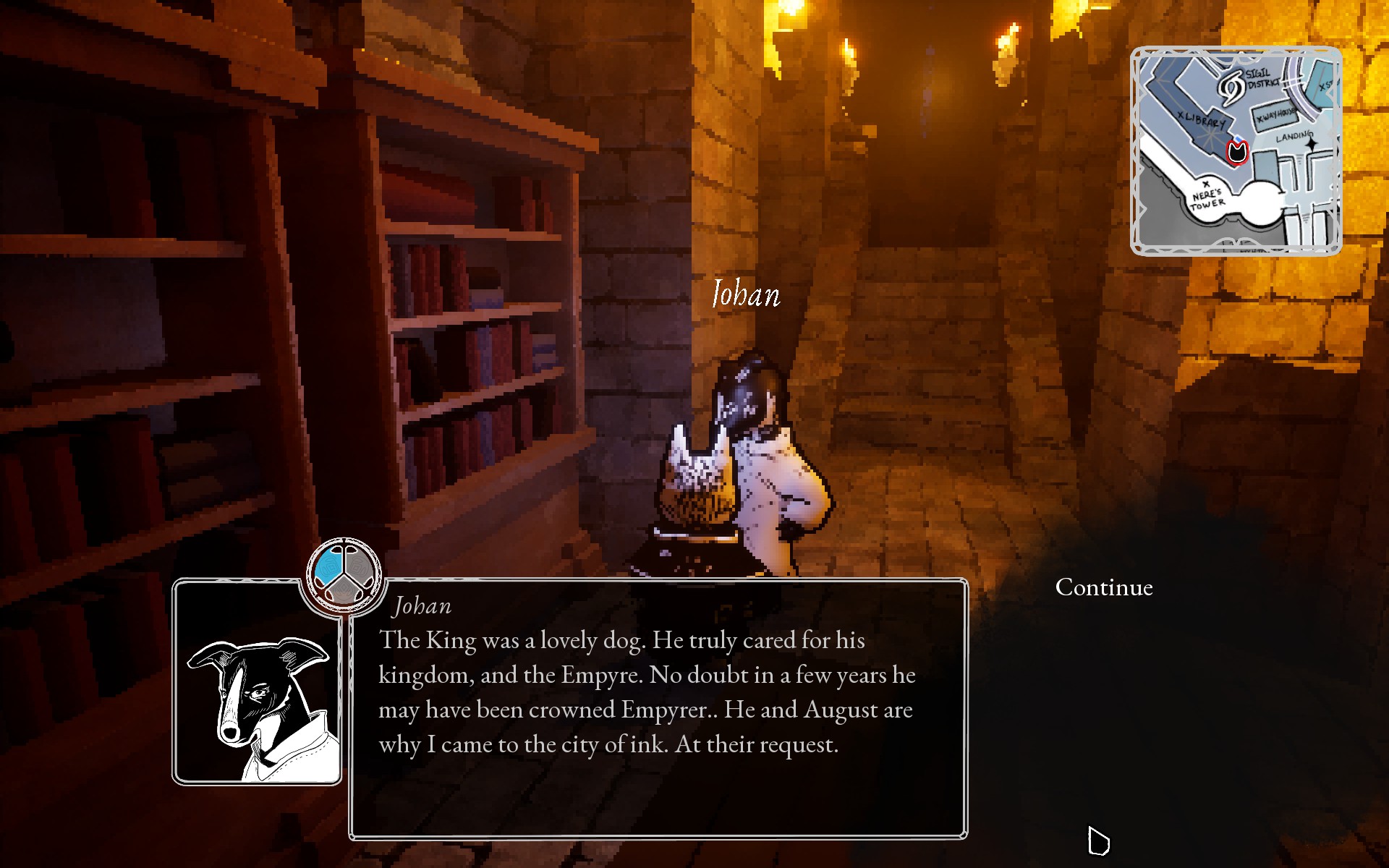The width and height of the screenshot is (1389, 868).
Task: Select Johan's dog portrait
Action: (x=257, y=682)
